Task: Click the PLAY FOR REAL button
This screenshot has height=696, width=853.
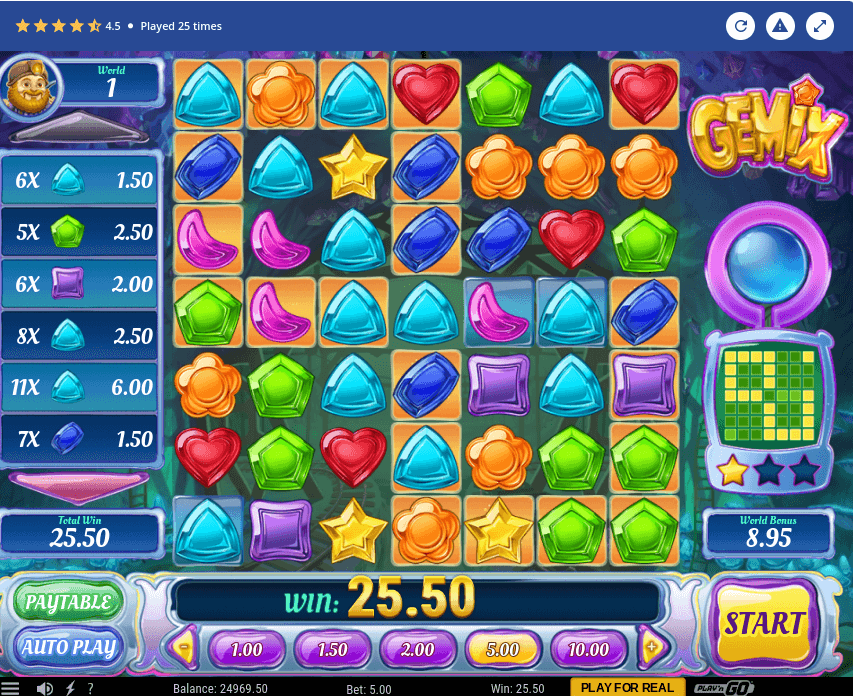Action: [627, 687]
